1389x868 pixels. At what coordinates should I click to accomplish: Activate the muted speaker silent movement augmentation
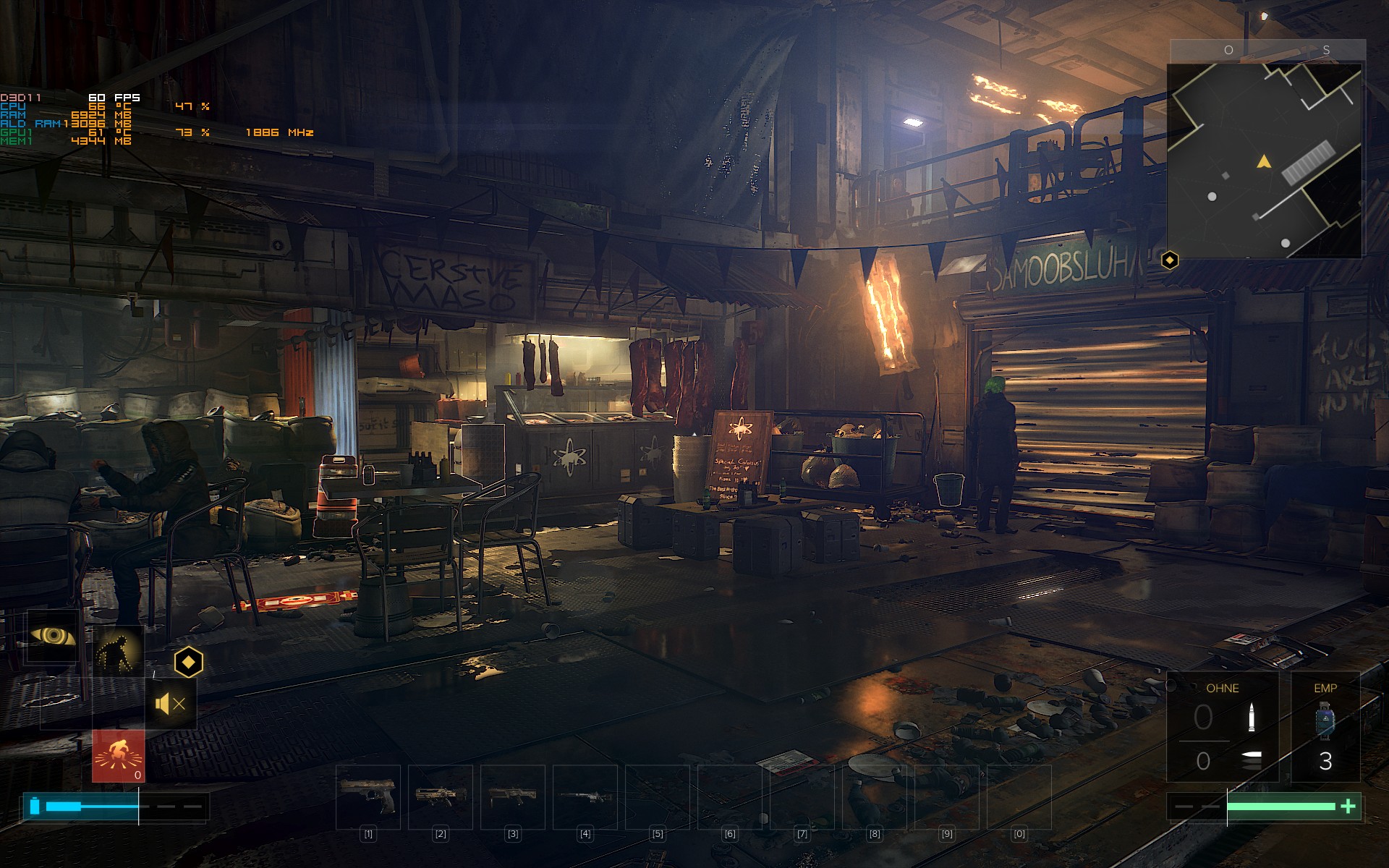pos(171,703)
